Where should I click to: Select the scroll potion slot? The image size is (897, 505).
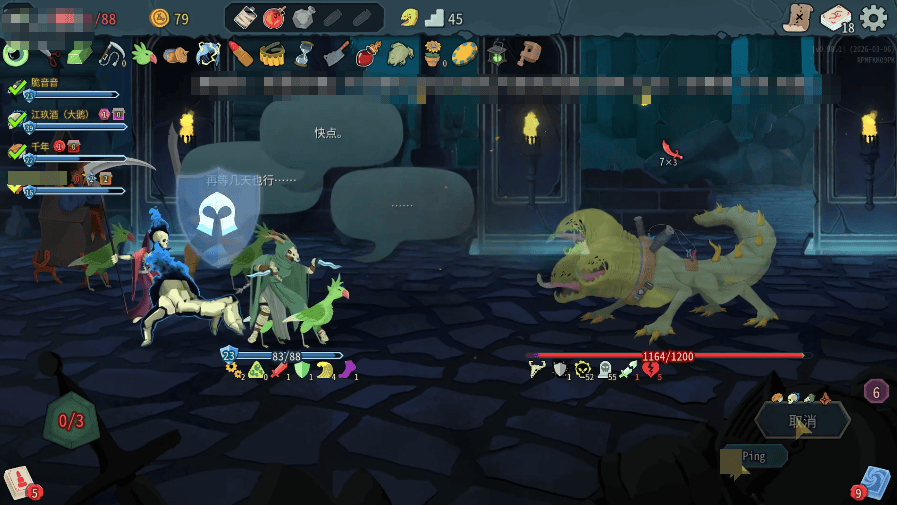[x=246, y=18]
